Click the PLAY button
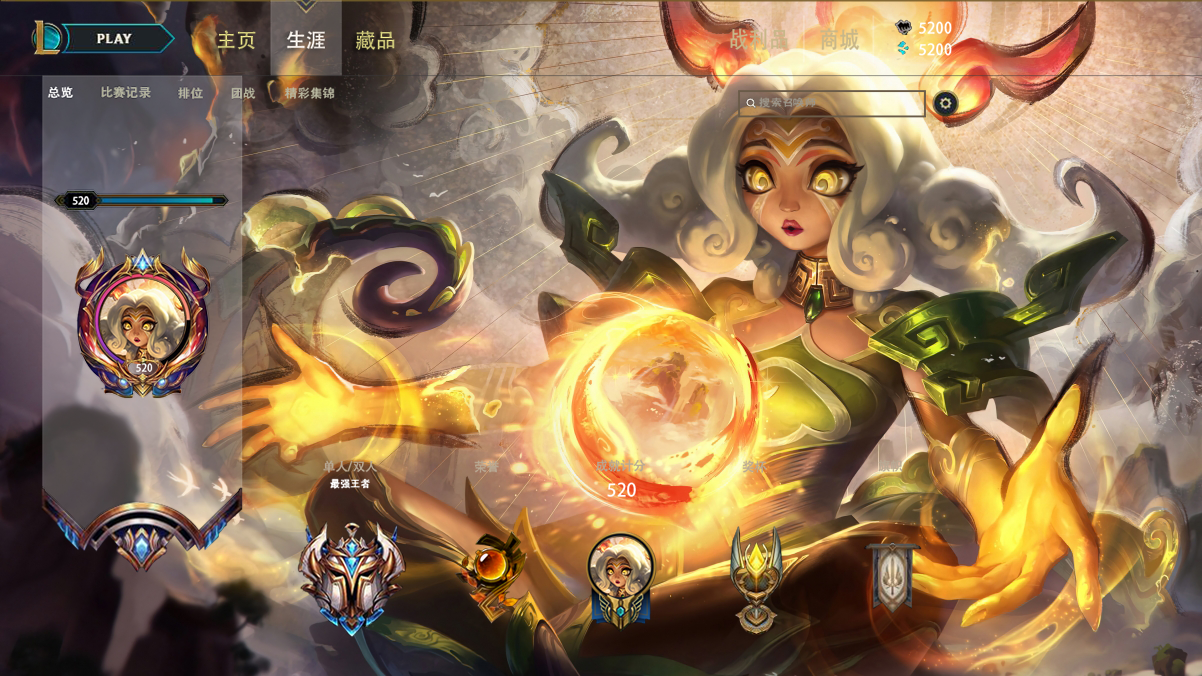Viewport: 1202px width, 676px height. point(116,39)
